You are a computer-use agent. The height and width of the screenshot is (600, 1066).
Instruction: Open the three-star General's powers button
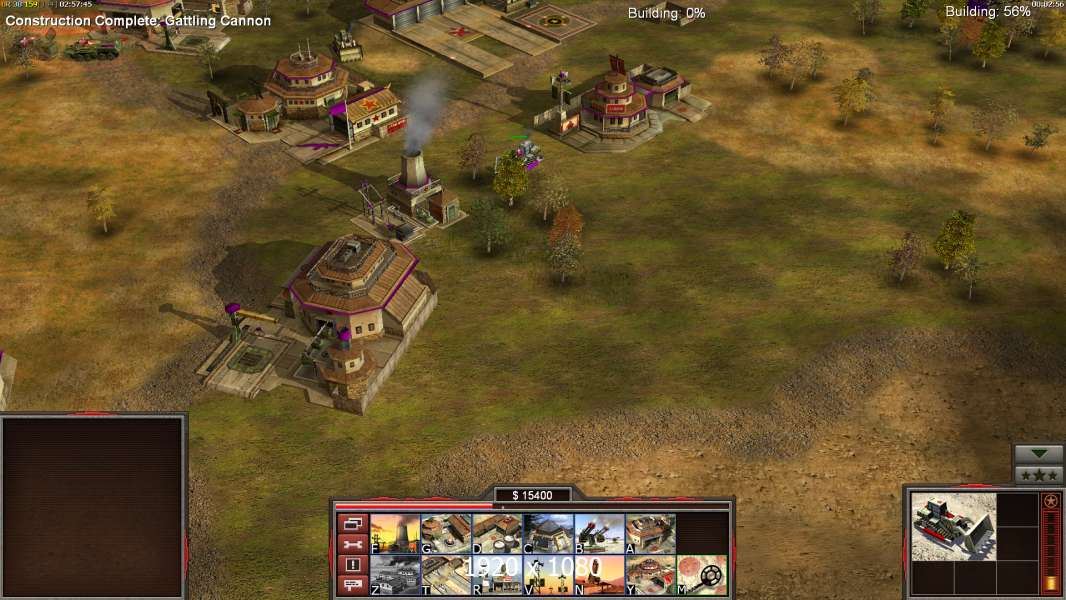[x=1039, y=475]
